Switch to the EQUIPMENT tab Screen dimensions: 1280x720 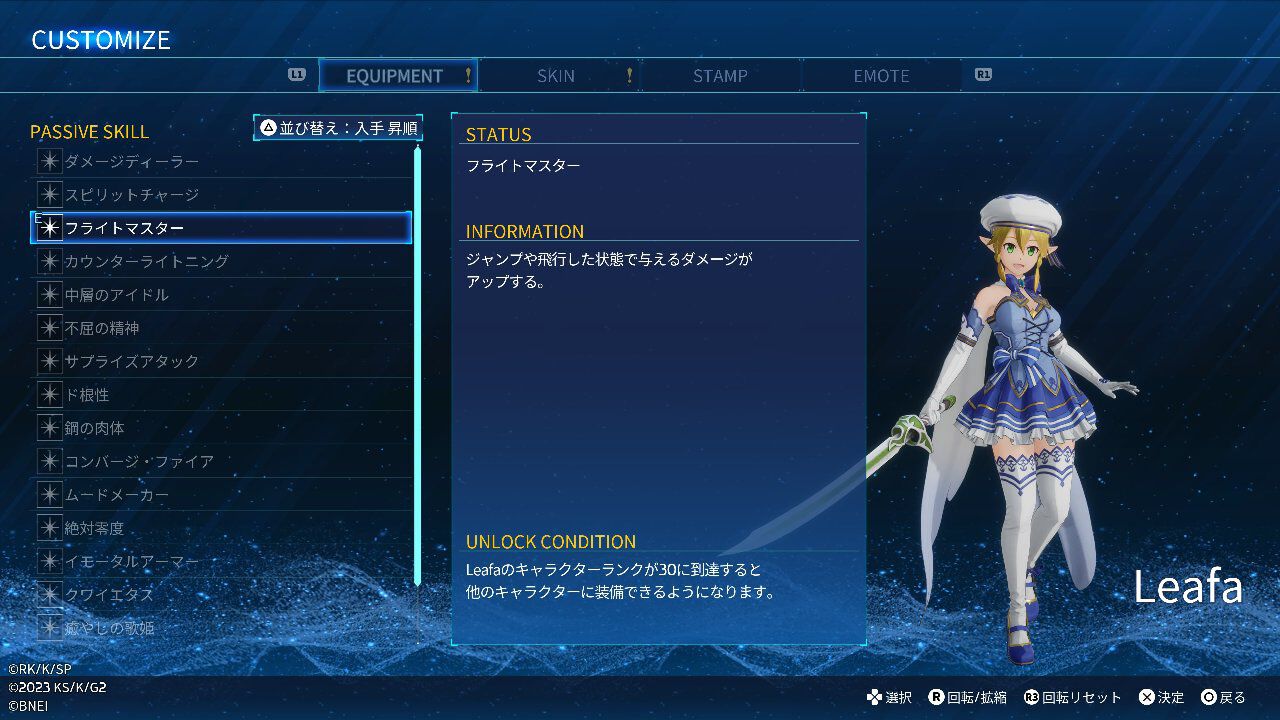(x=396, y=76)
